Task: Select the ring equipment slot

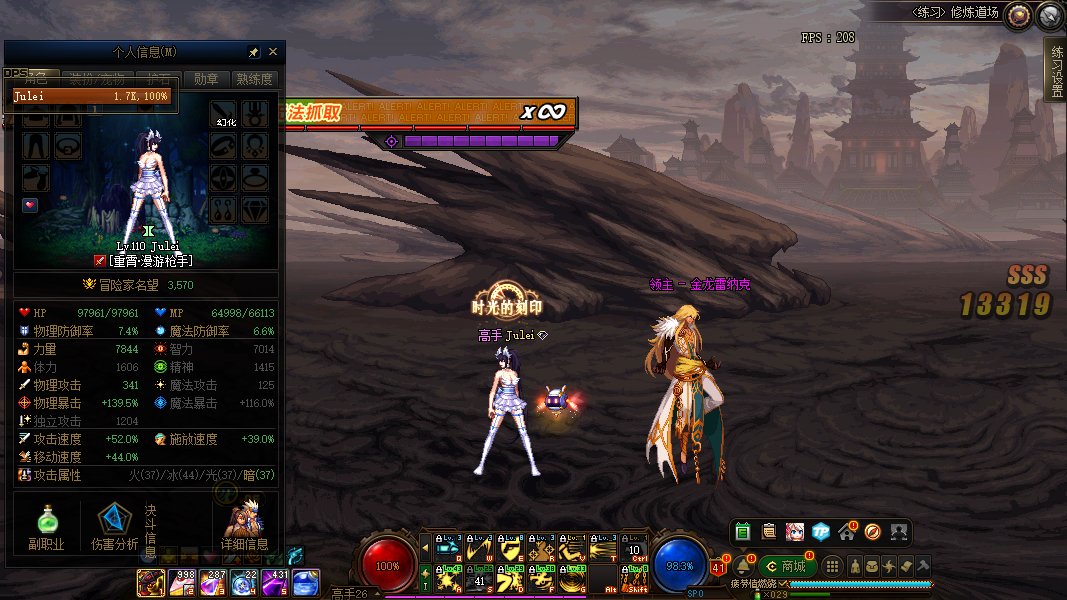Action: [256, 180]
